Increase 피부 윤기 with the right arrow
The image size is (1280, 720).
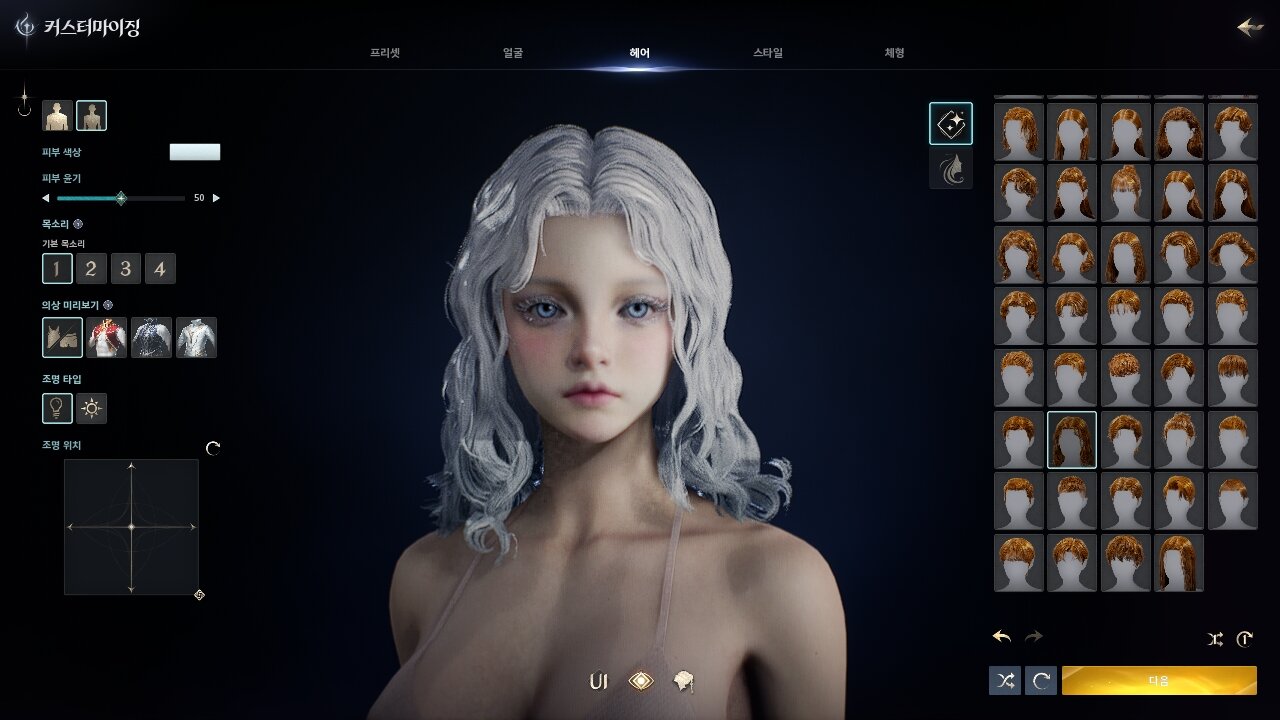(216, 198)
